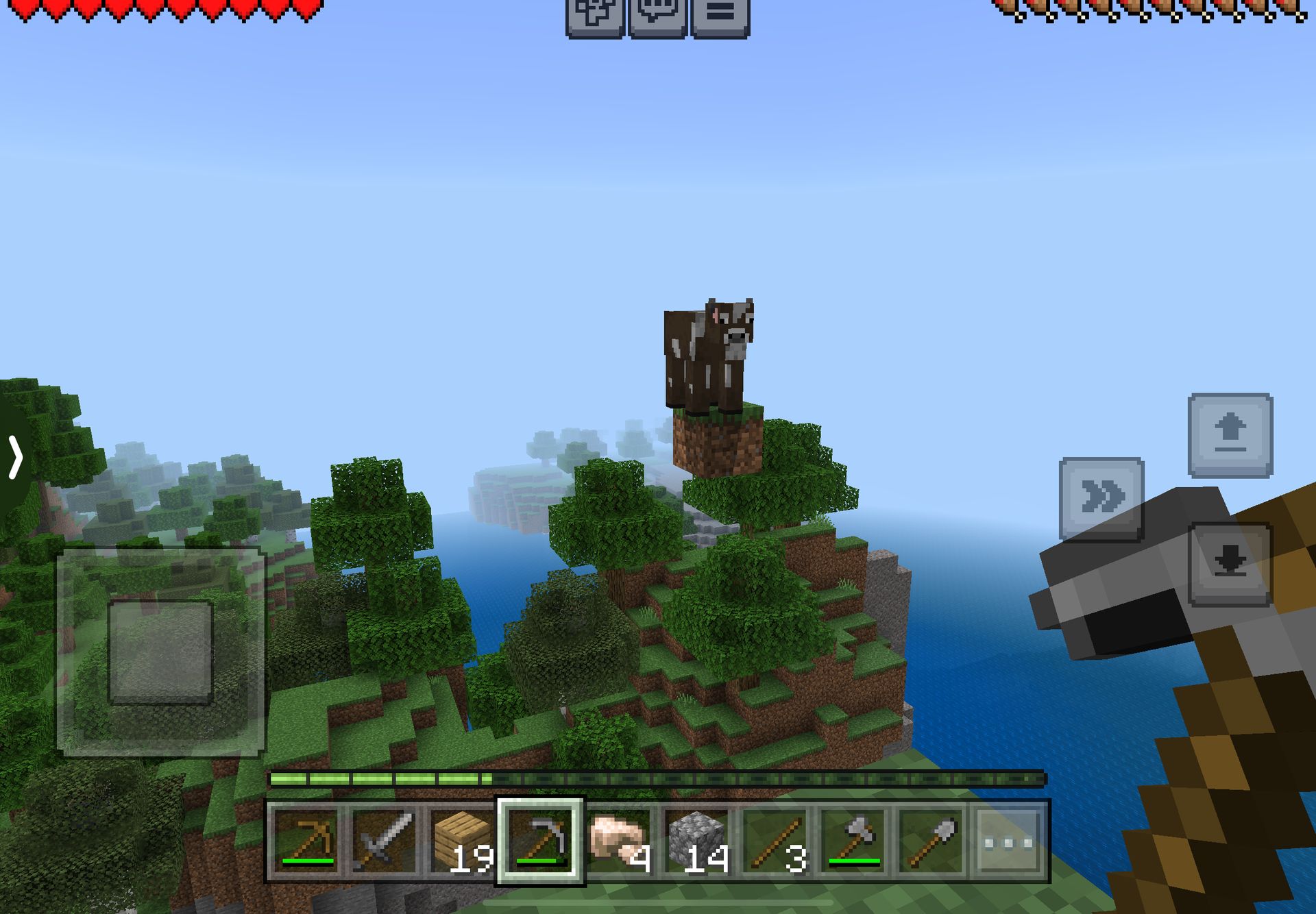This screenshot has width=1316, height=914.
Task: Toggle the sneak down-arrow button
Action: [x=1230, y=564]
